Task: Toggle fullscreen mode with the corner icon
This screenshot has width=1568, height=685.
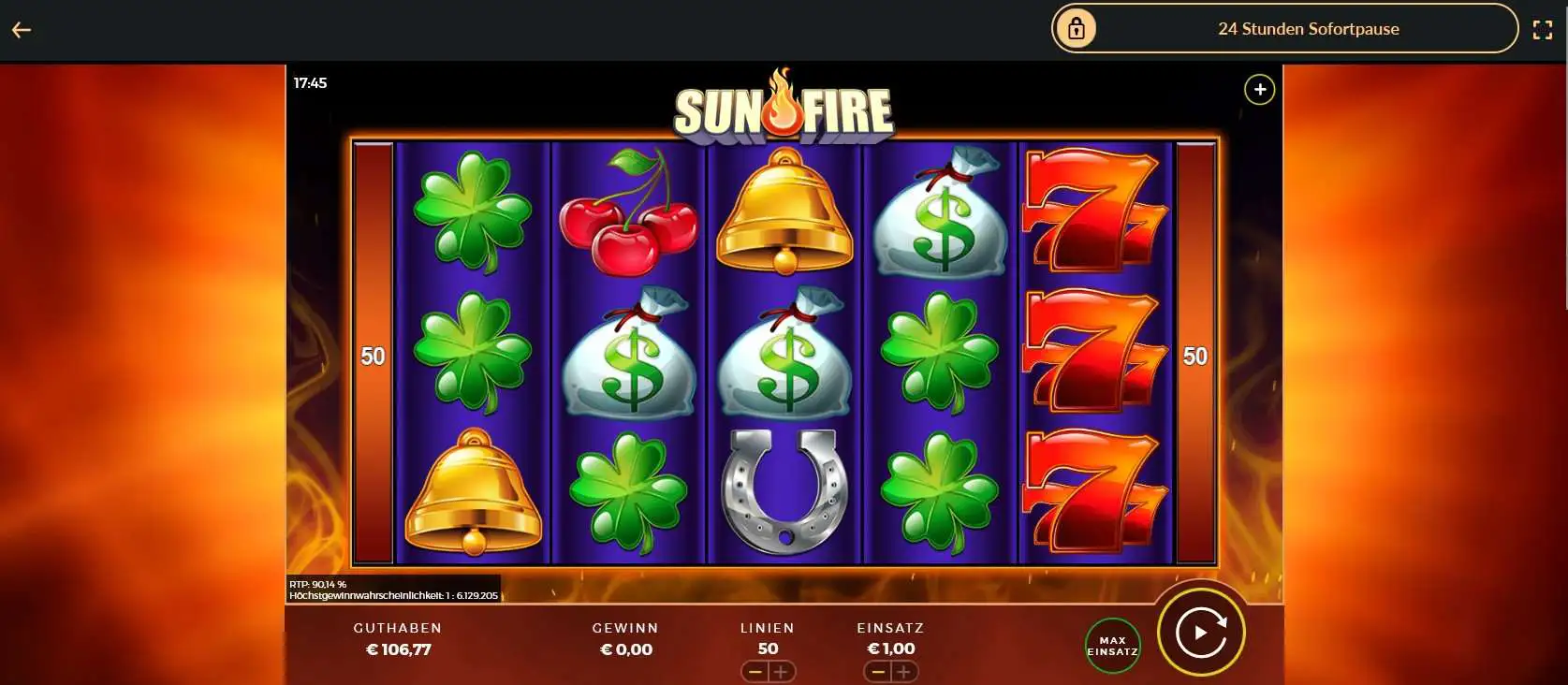Action: [x=1545, y=28]
